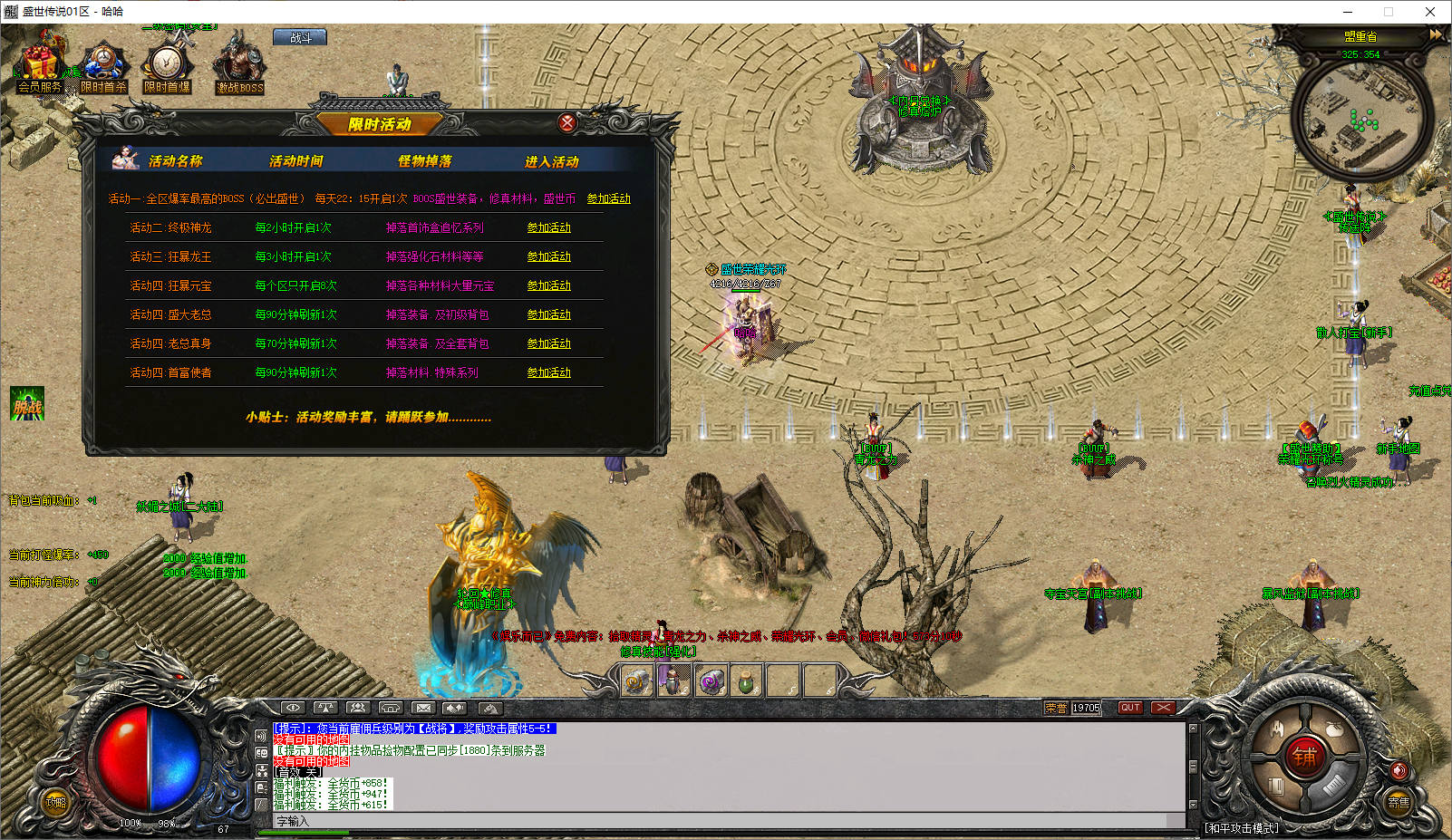Open the red 铺 shop button
The height and width of the screenshot is (840, 1452).
(1304, 756)
